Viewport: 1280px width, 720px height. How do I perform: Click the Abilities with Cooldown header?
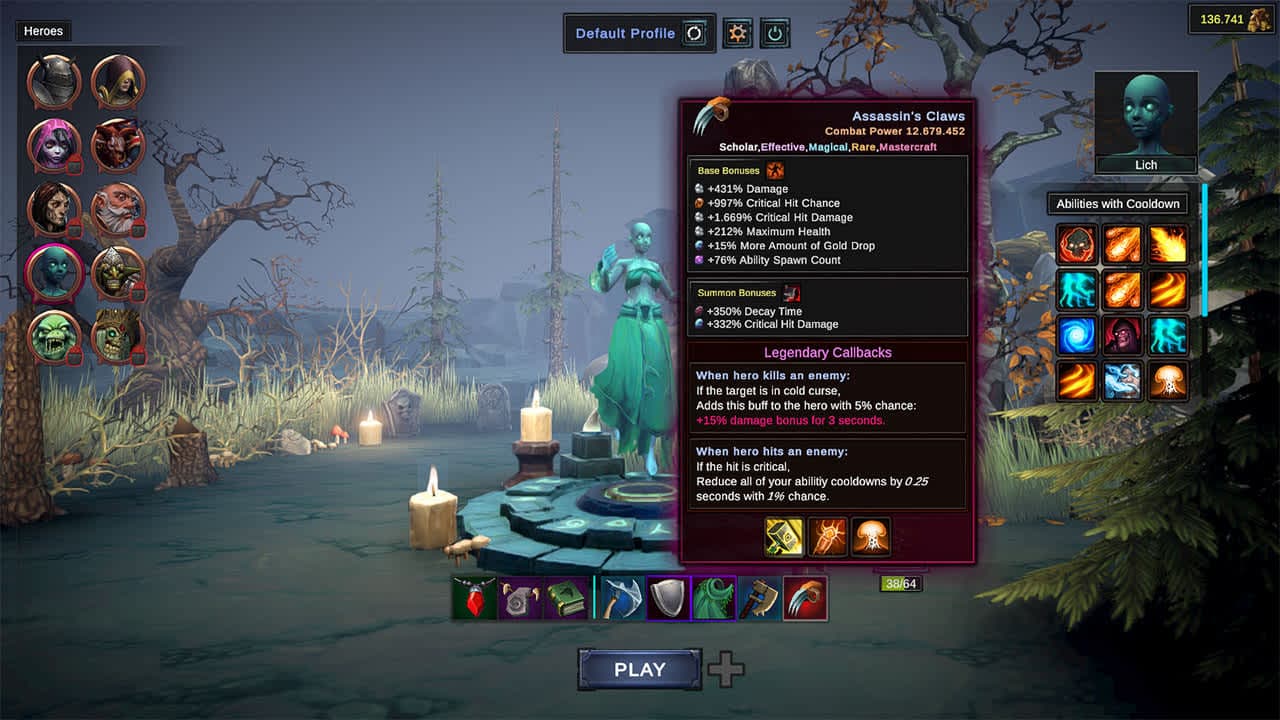(1117, 203)
